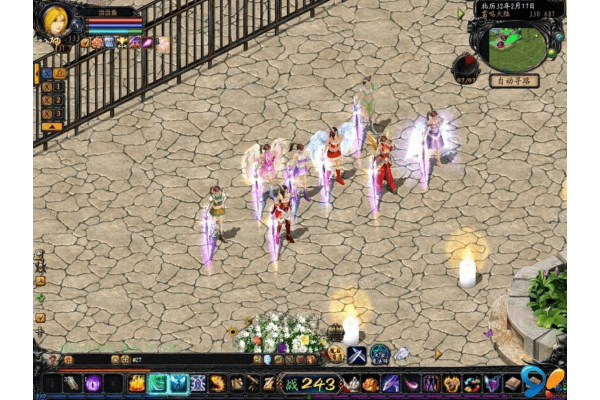The height and width of the screenshot is (400, 600).
Task: Click the golden face round button
Action: pos(335,354)
